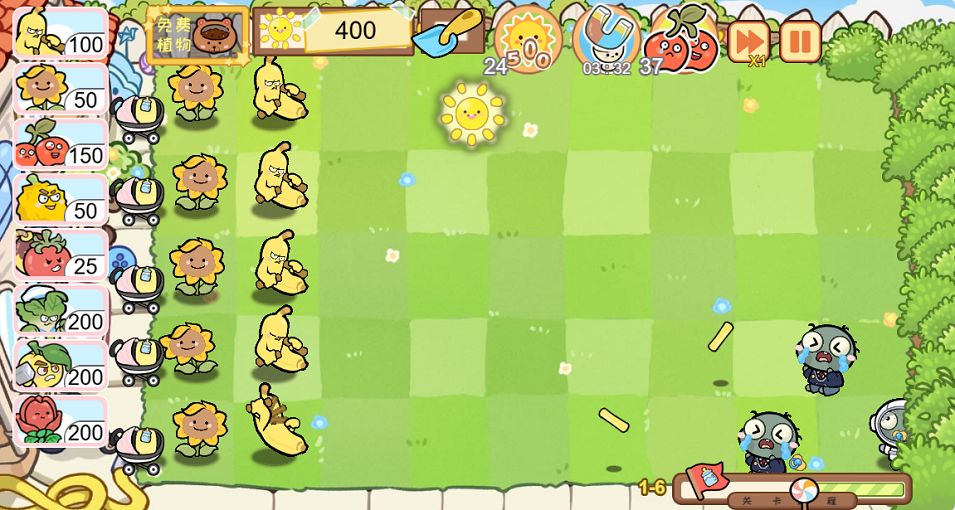This screenshot has height=510, width=955.
Task: Pick the lemon with hammer card
Action: 60,366
